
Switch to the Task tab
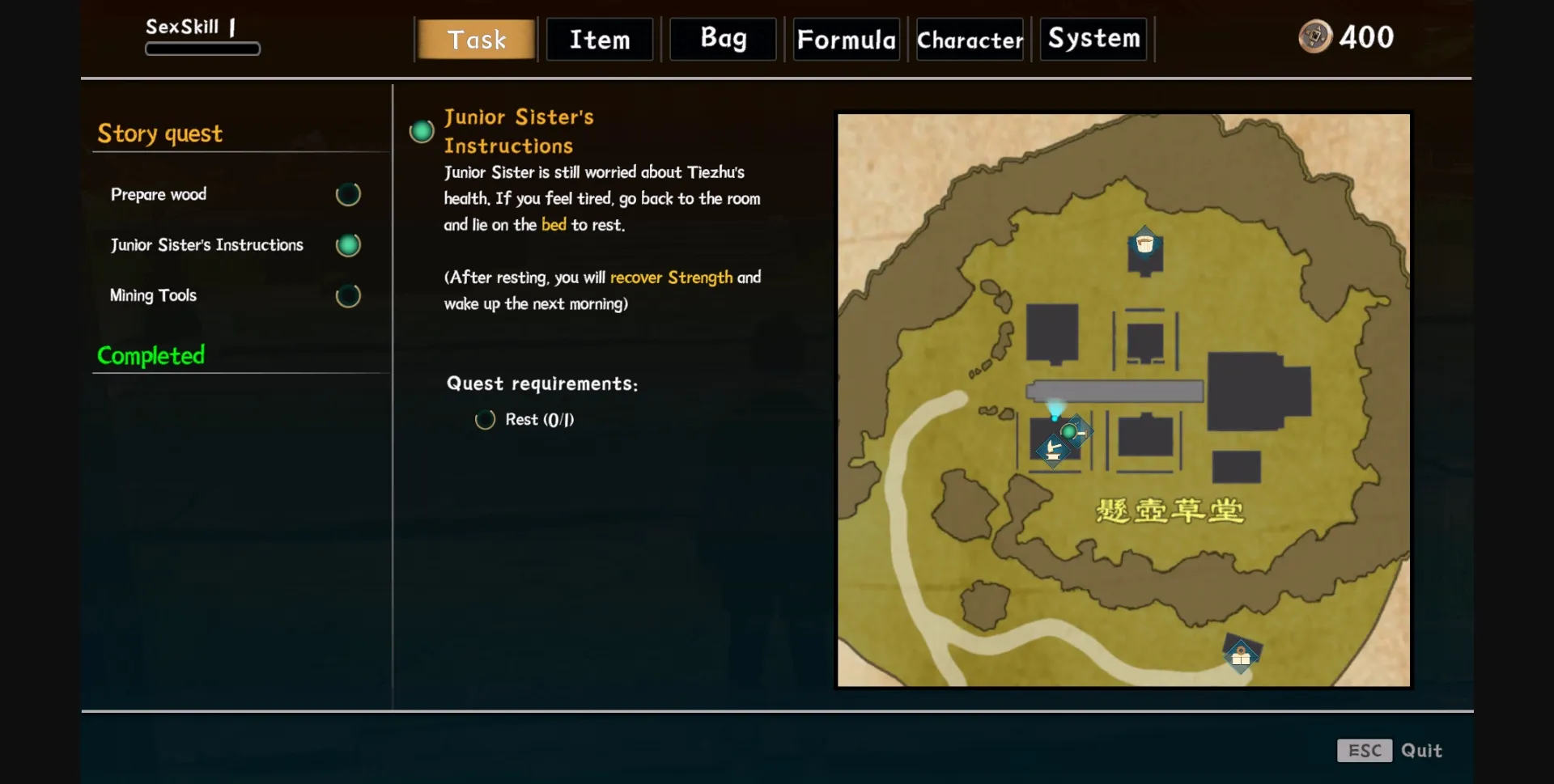tap(476, 40)
